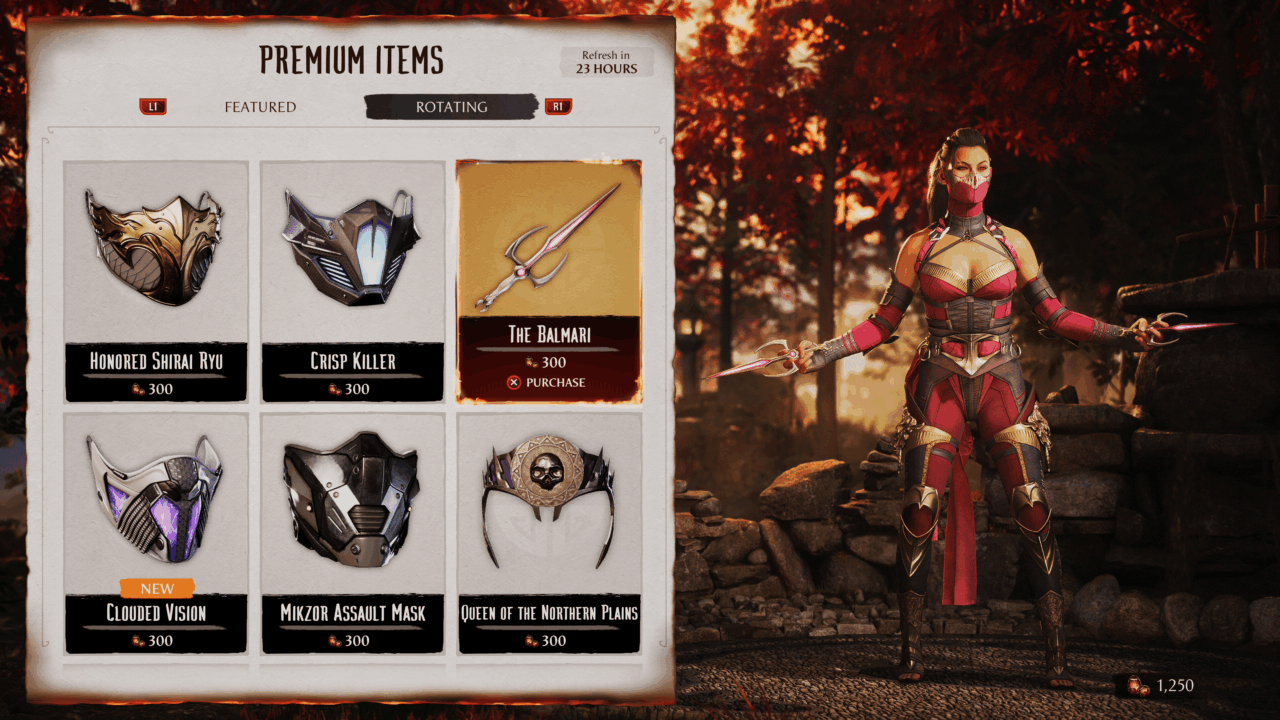The width and height of the screenshot is (1280, 720).
Task: Choose the Honored Shirai Ryu mask
Action: pyautogui.click(x=156, y=280)
